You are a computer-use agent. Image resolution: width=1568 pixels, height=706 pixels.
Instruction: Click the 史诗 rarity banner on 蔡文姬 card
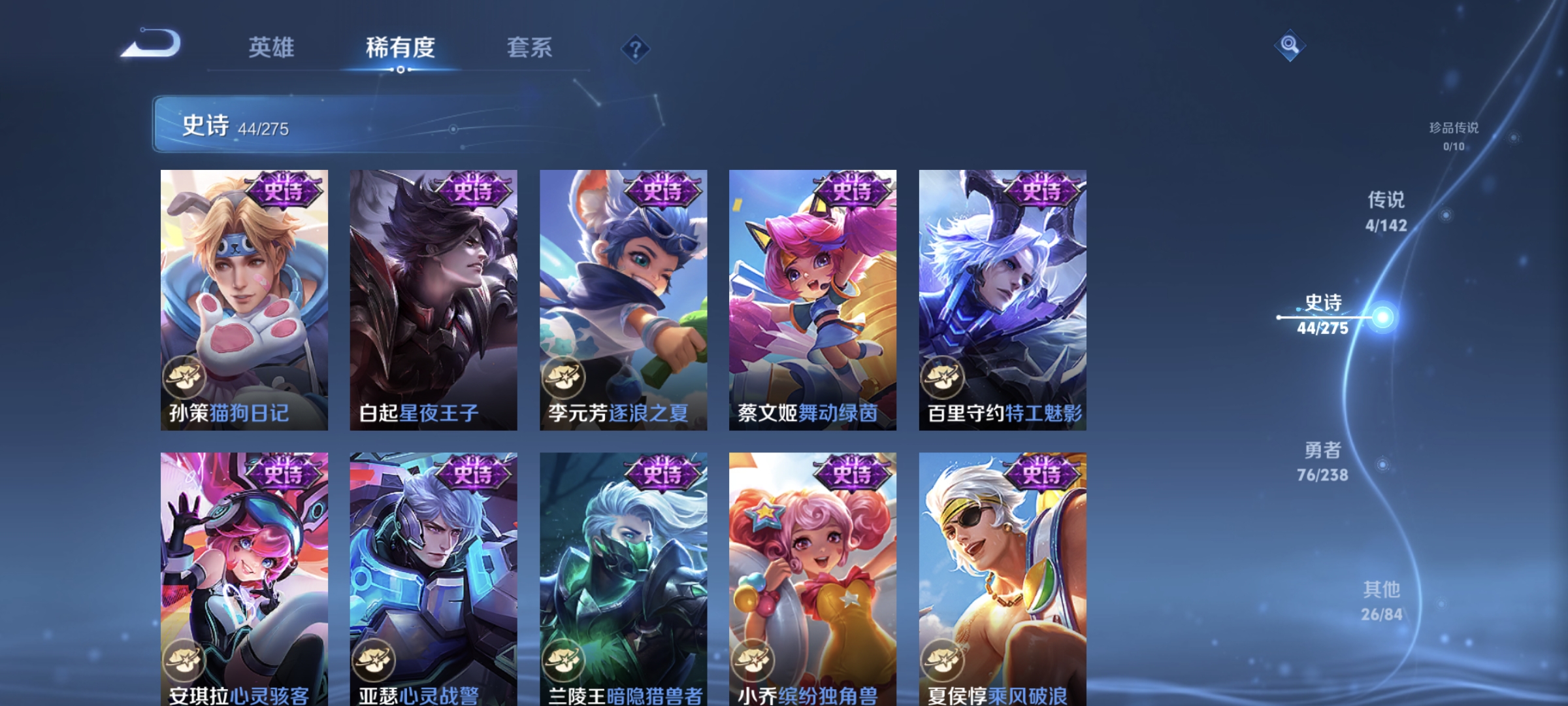pyautogui.click(x=851, y=189)
